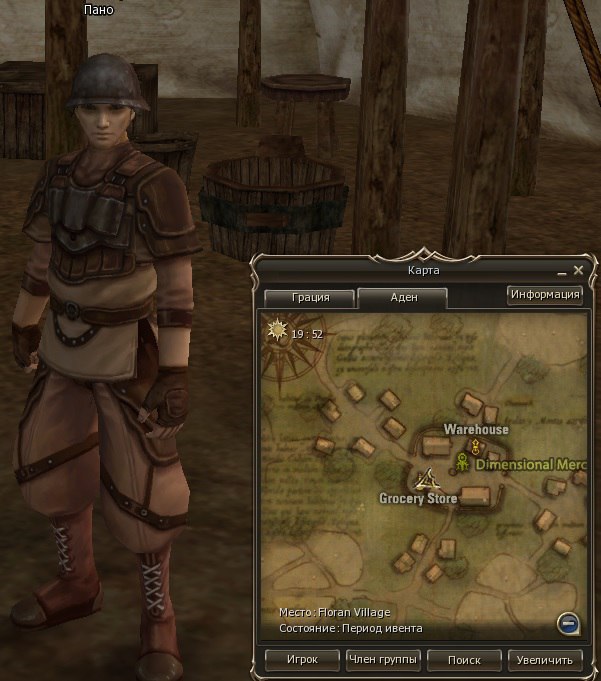Open the Информация panel
The image size is (601, 681).
coord(545,294)
